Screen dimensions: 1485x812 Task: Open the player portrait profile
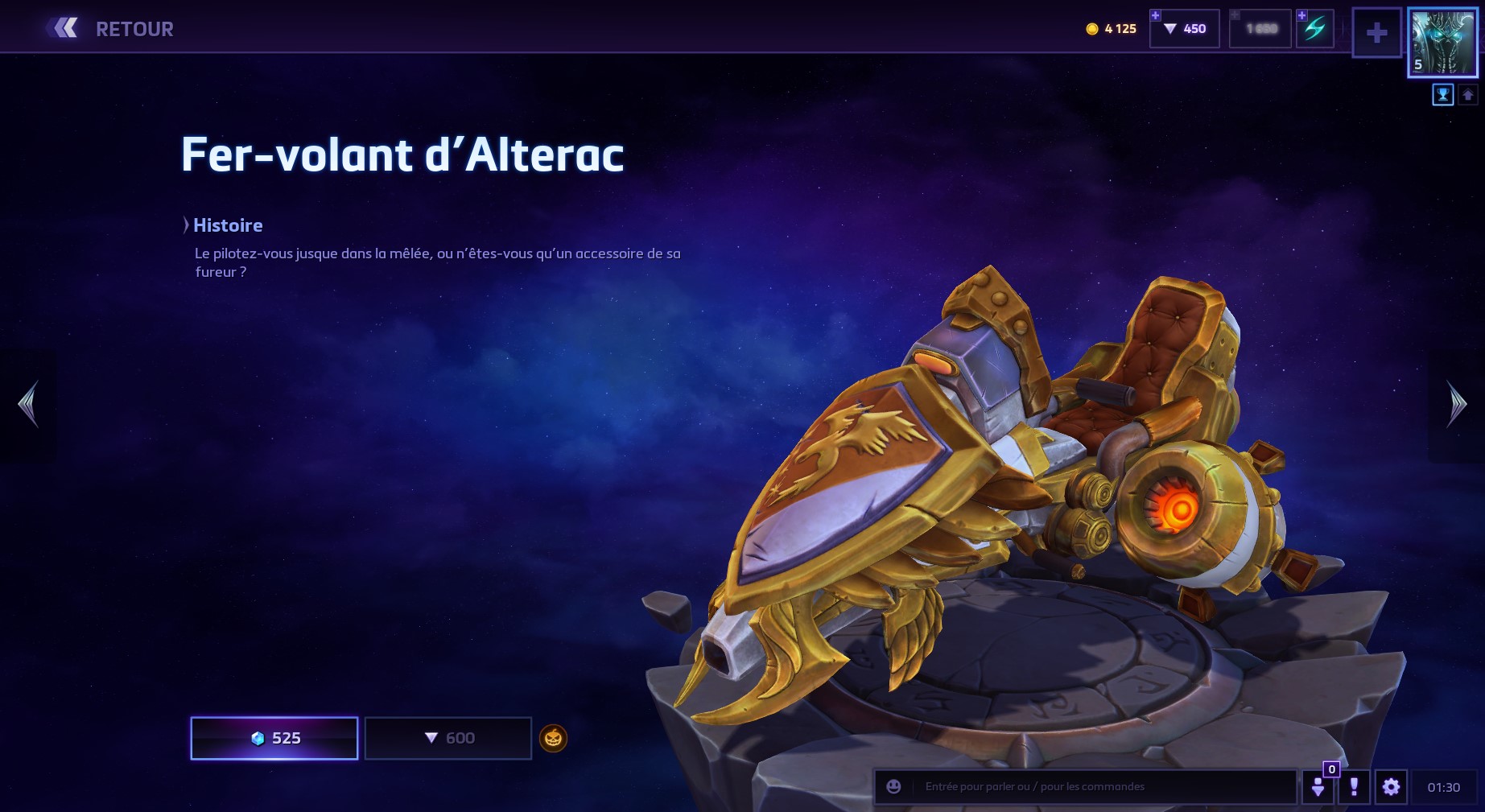point(1442,43)
